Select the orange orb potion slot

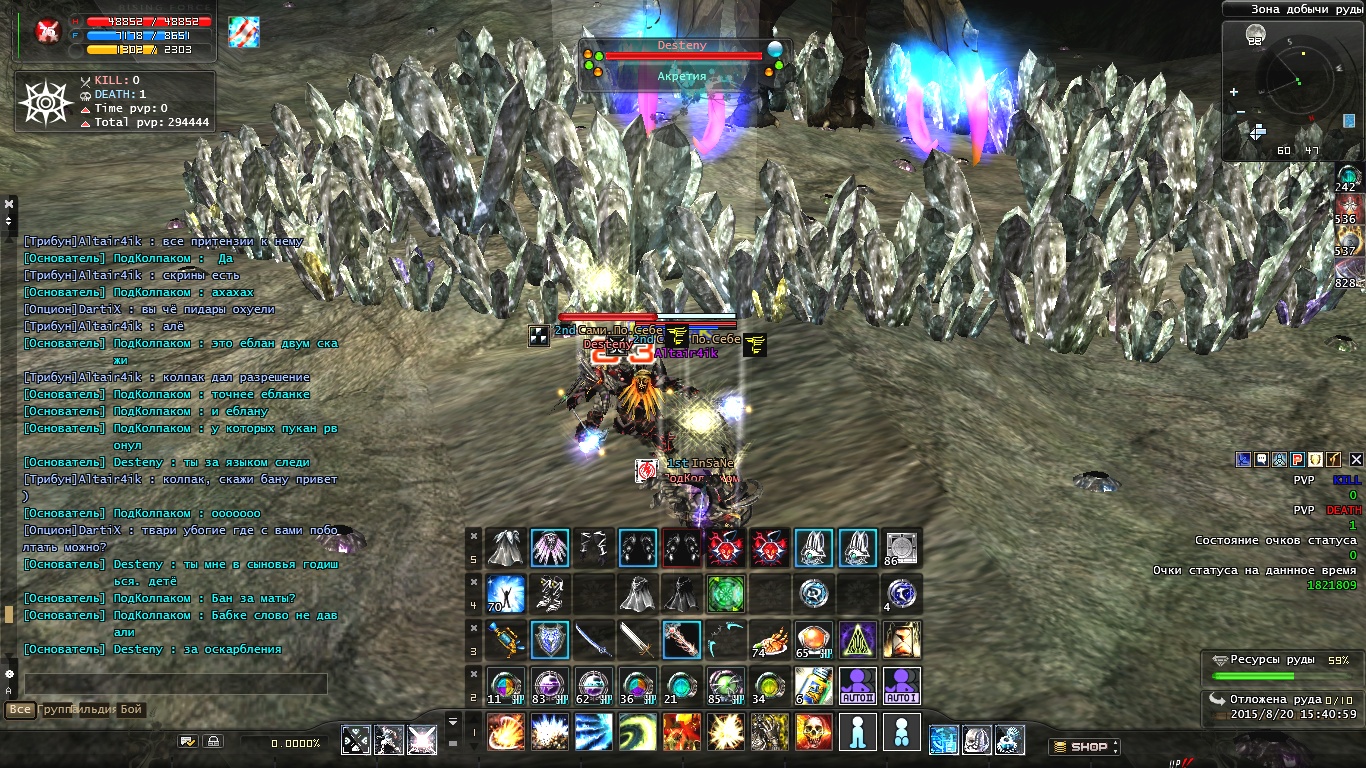click(813, 640)
